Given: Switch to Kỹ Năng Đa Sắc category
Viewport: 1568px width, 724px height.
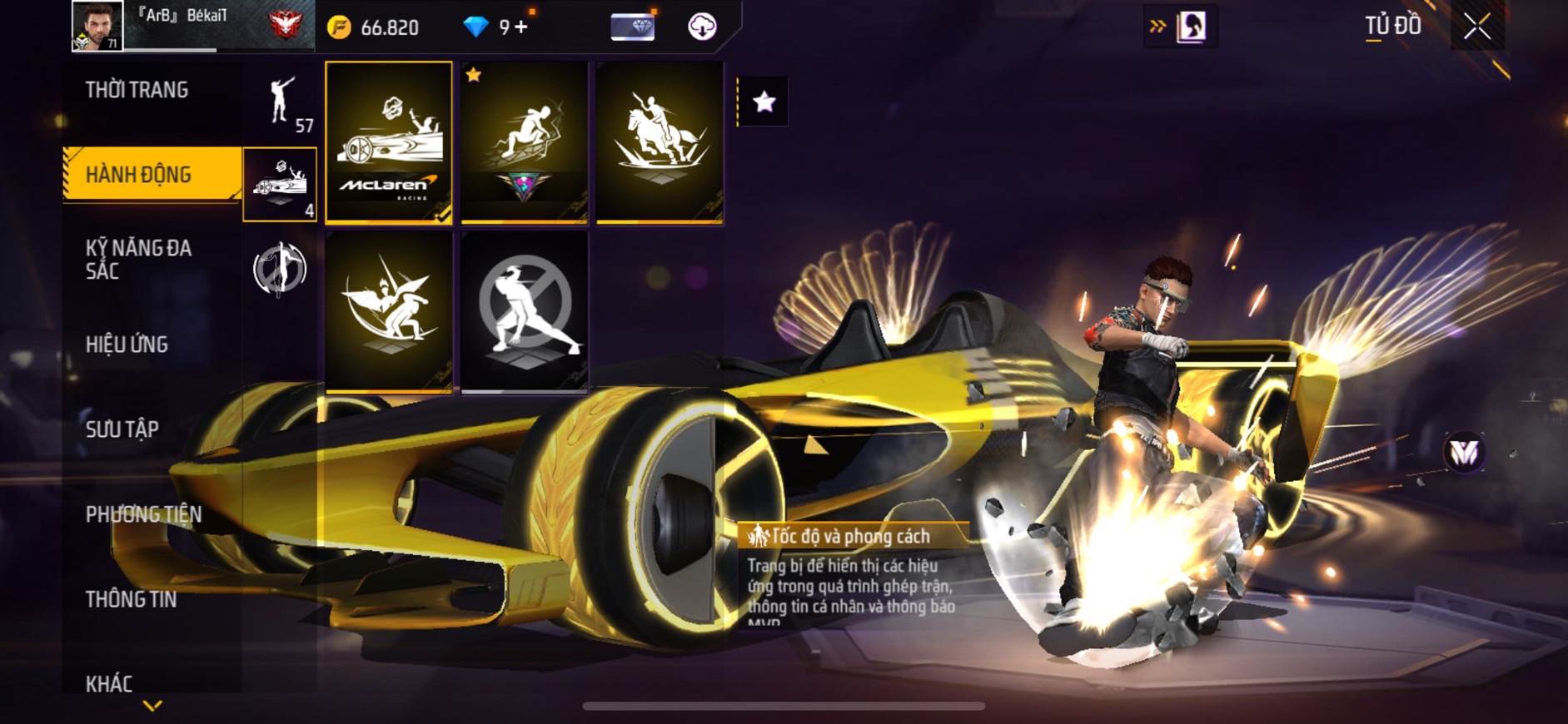Looking at the screenshot, I should click(139, 259).
